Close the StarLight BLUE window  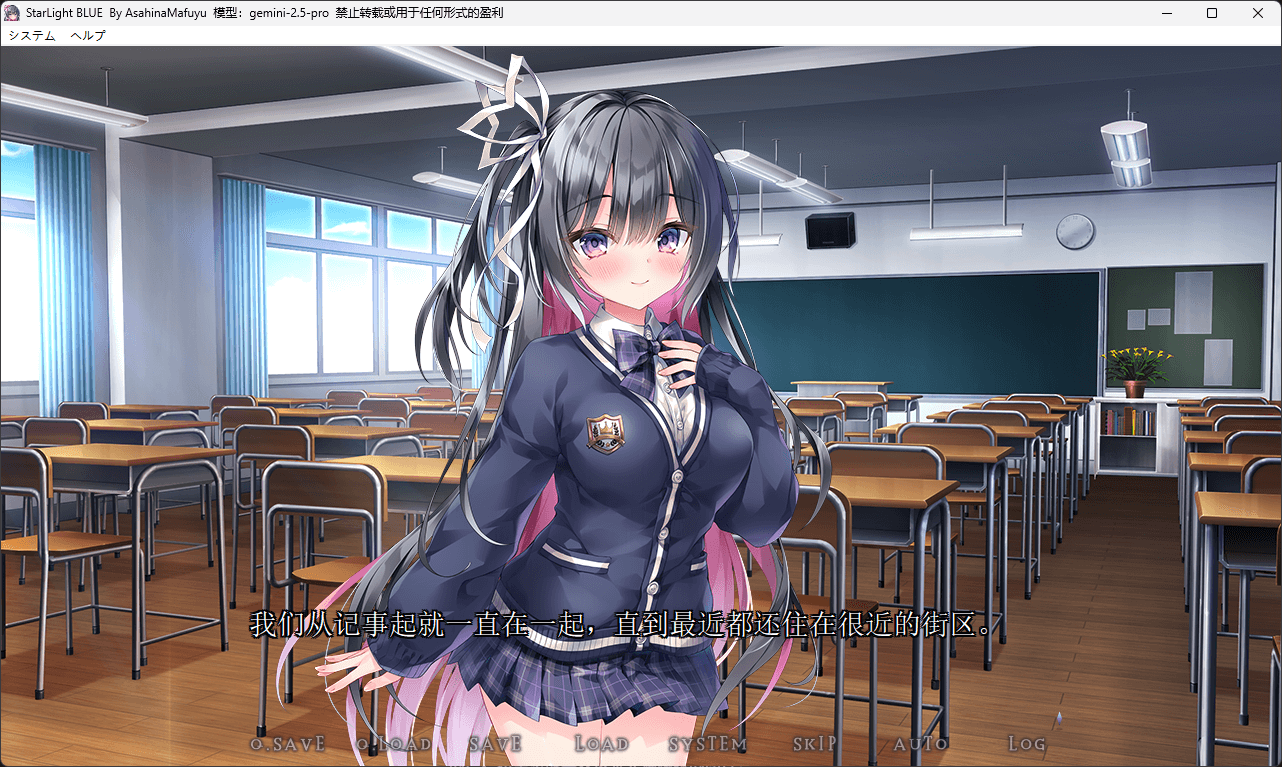1257,13
